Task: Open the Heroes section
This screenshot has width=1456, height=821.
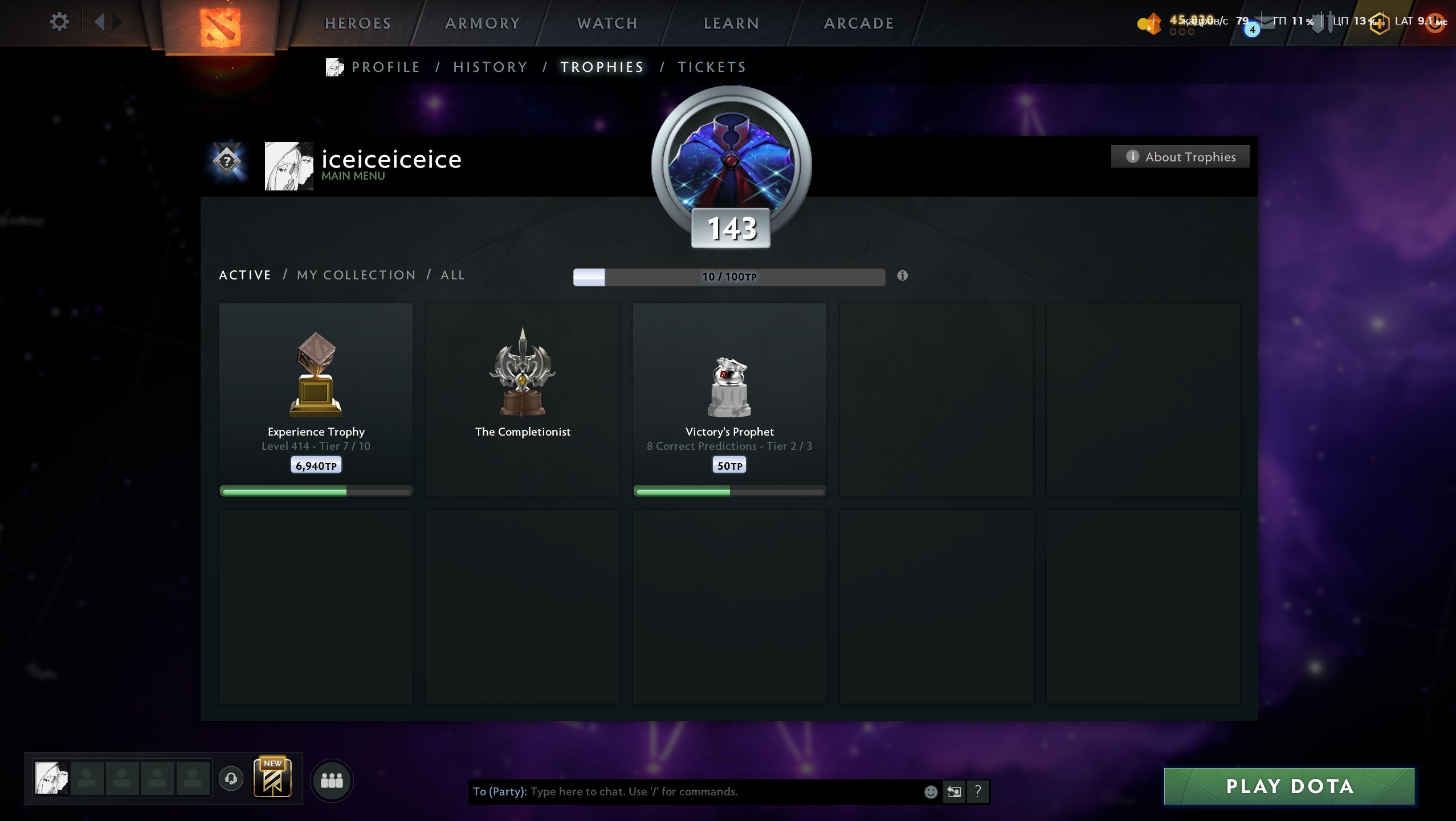Action: [358, 23]
